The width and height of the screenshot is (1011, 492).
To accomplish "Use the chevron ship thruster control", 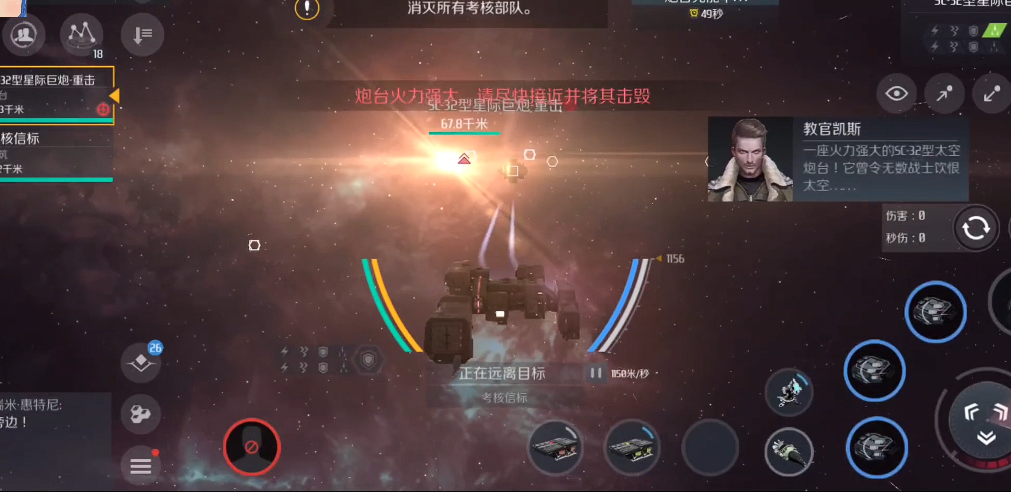I will pyautogui.click(x=985, y=422).
